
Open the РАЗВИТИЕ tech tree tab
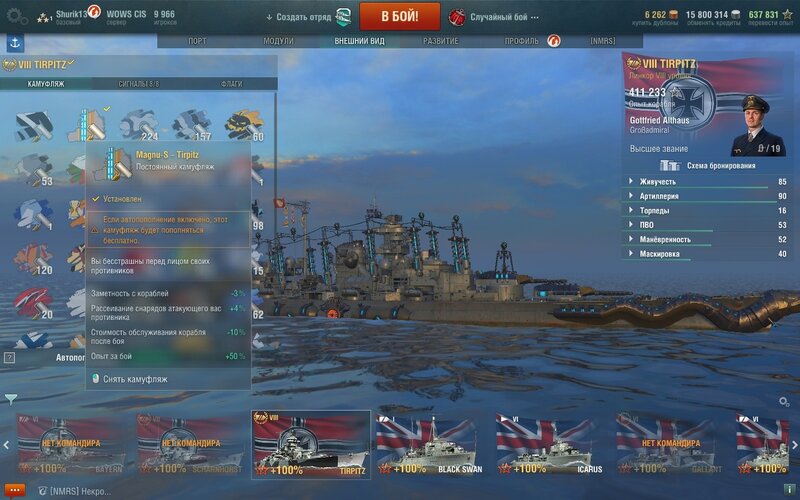point(440,41)
